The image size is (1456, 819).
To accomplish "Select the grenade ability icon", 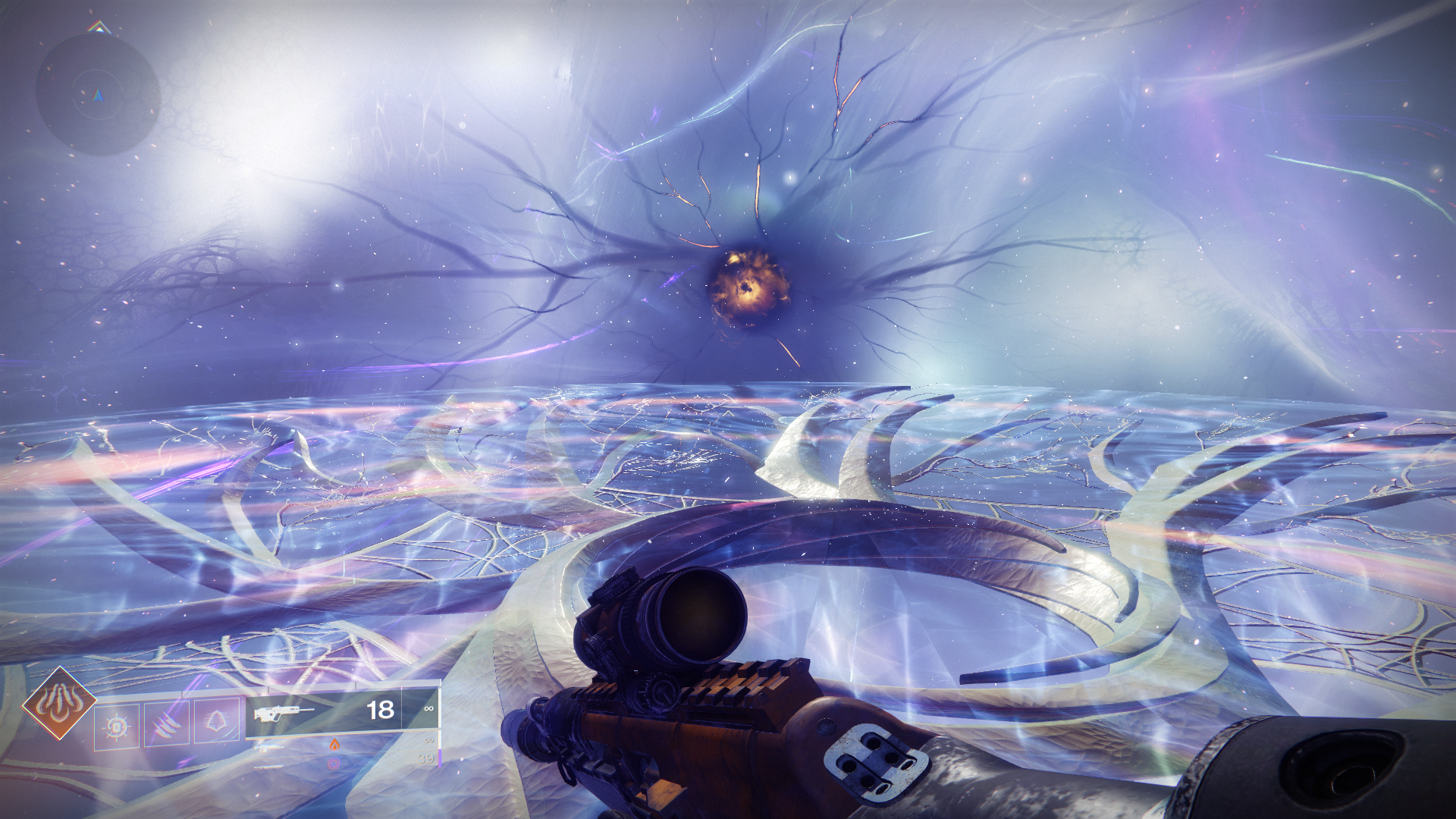I will [117, 726].
